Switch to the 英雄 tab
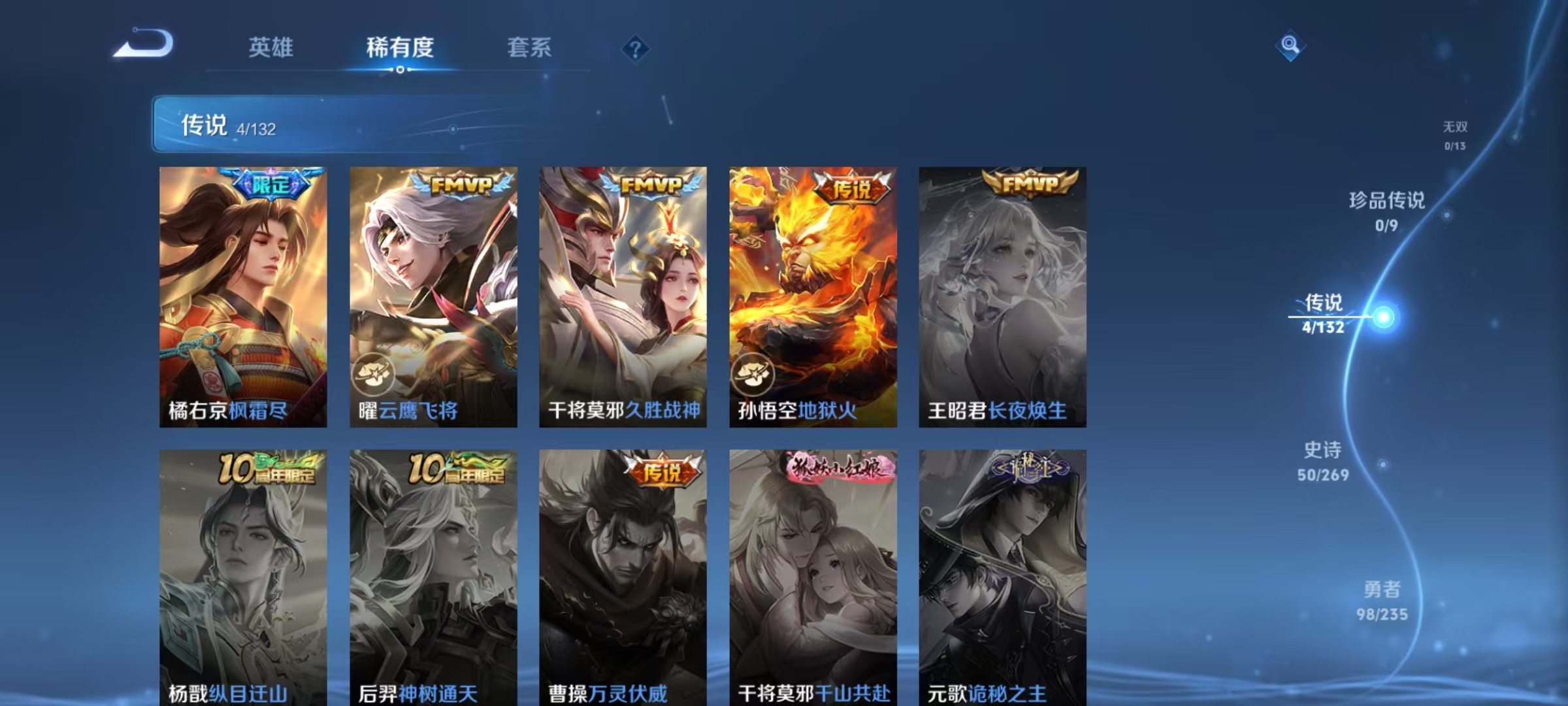 coord(270,46)
